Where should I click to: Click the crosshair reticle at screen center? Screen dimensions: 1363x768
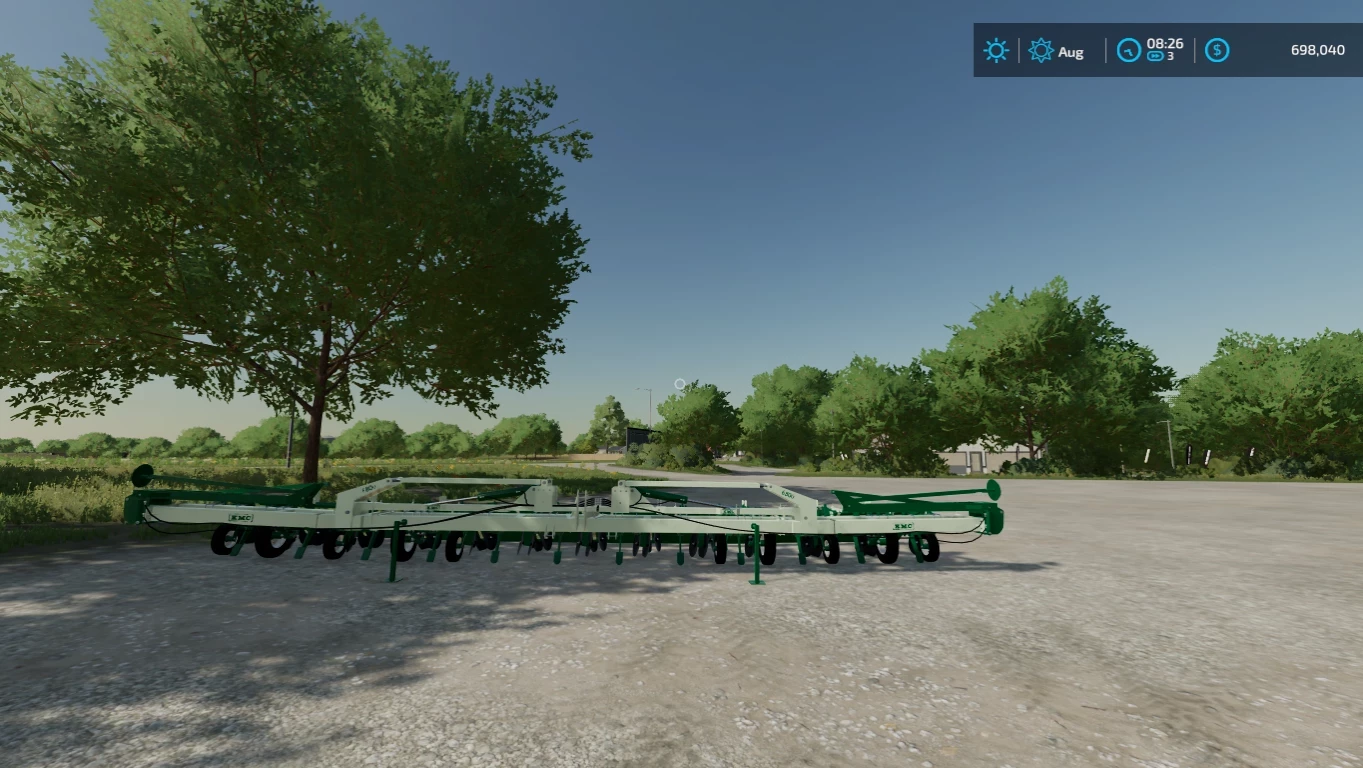[x=678, y=385]
